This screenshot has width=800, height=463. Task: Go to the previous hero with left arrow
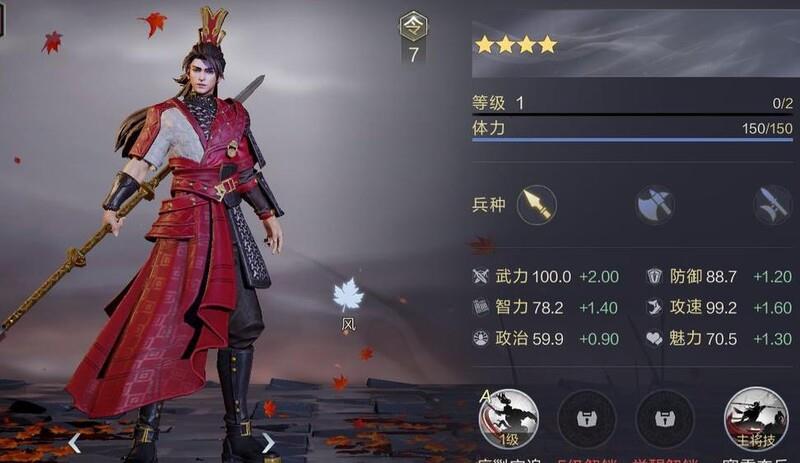point(75,442)
